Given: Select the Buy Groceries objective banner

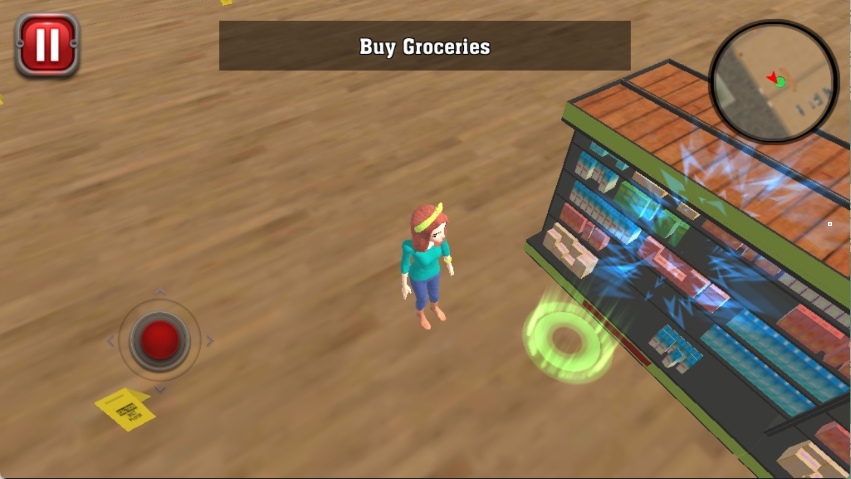Looking at the screenshot, I should [x=425, y=46].
